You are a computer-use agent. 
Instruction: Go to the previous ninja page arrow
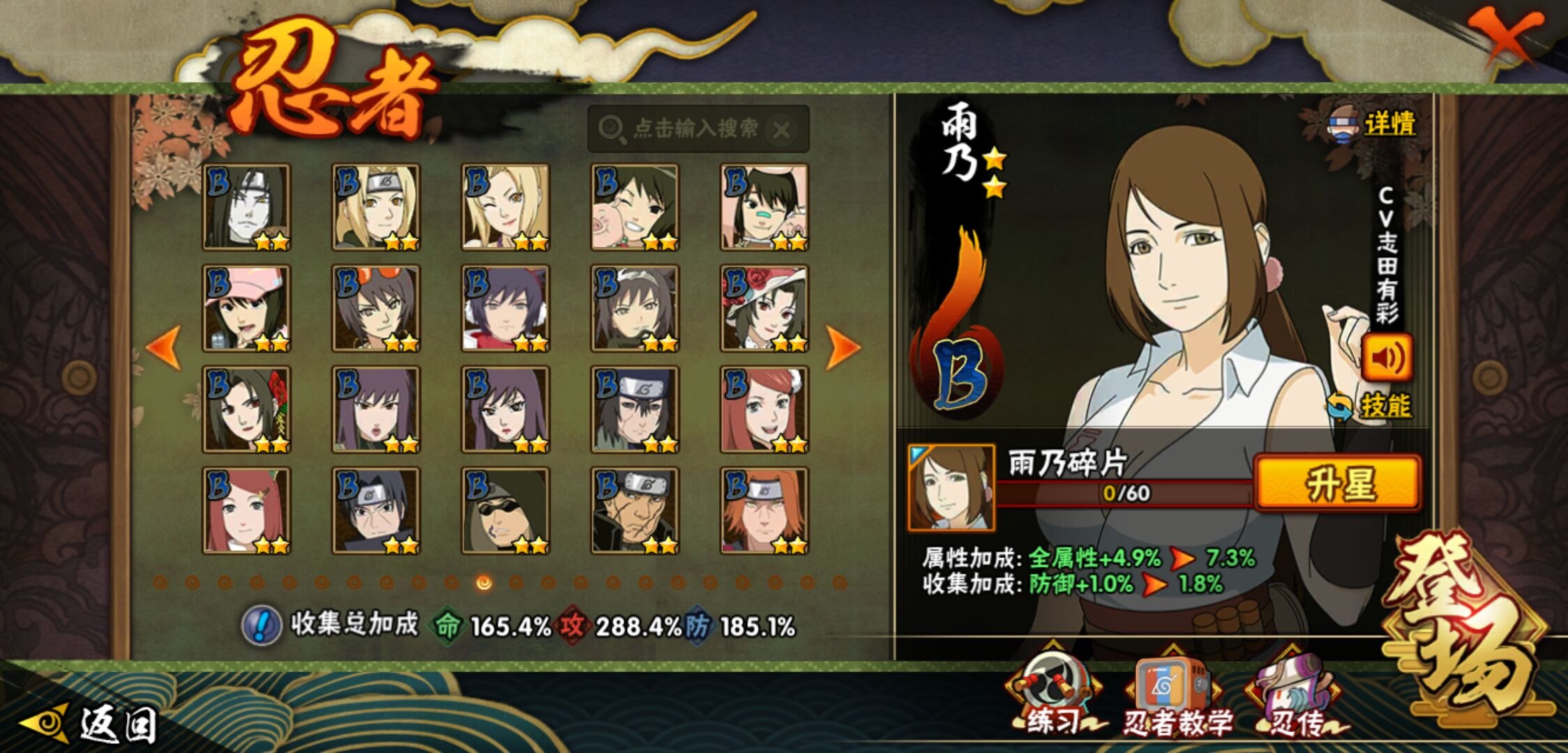pyautogui.click(x=165, y=347)
